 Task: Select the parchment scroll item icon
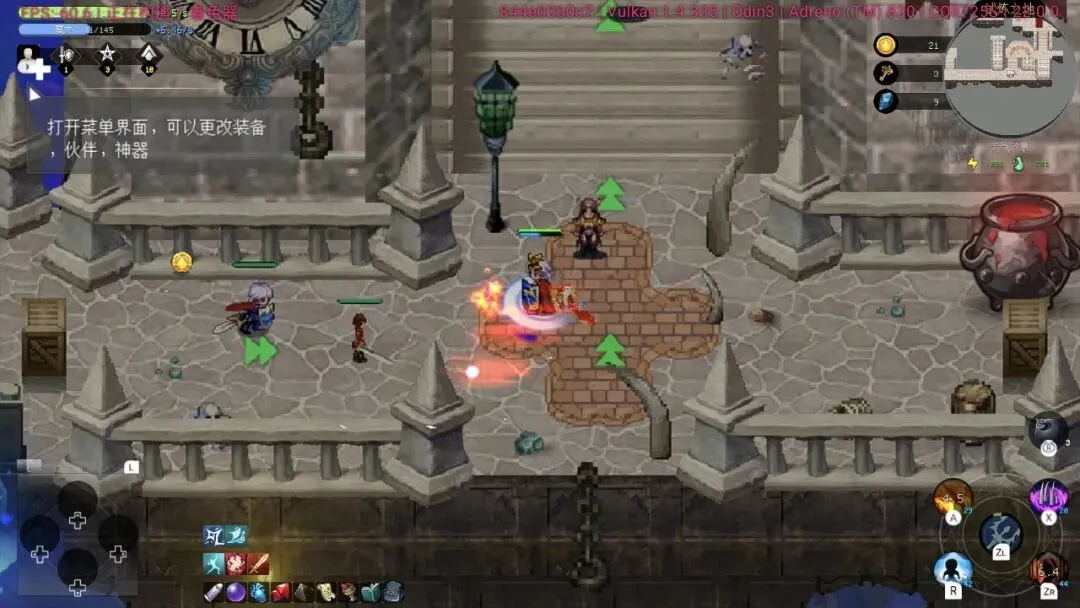(326, 592)
